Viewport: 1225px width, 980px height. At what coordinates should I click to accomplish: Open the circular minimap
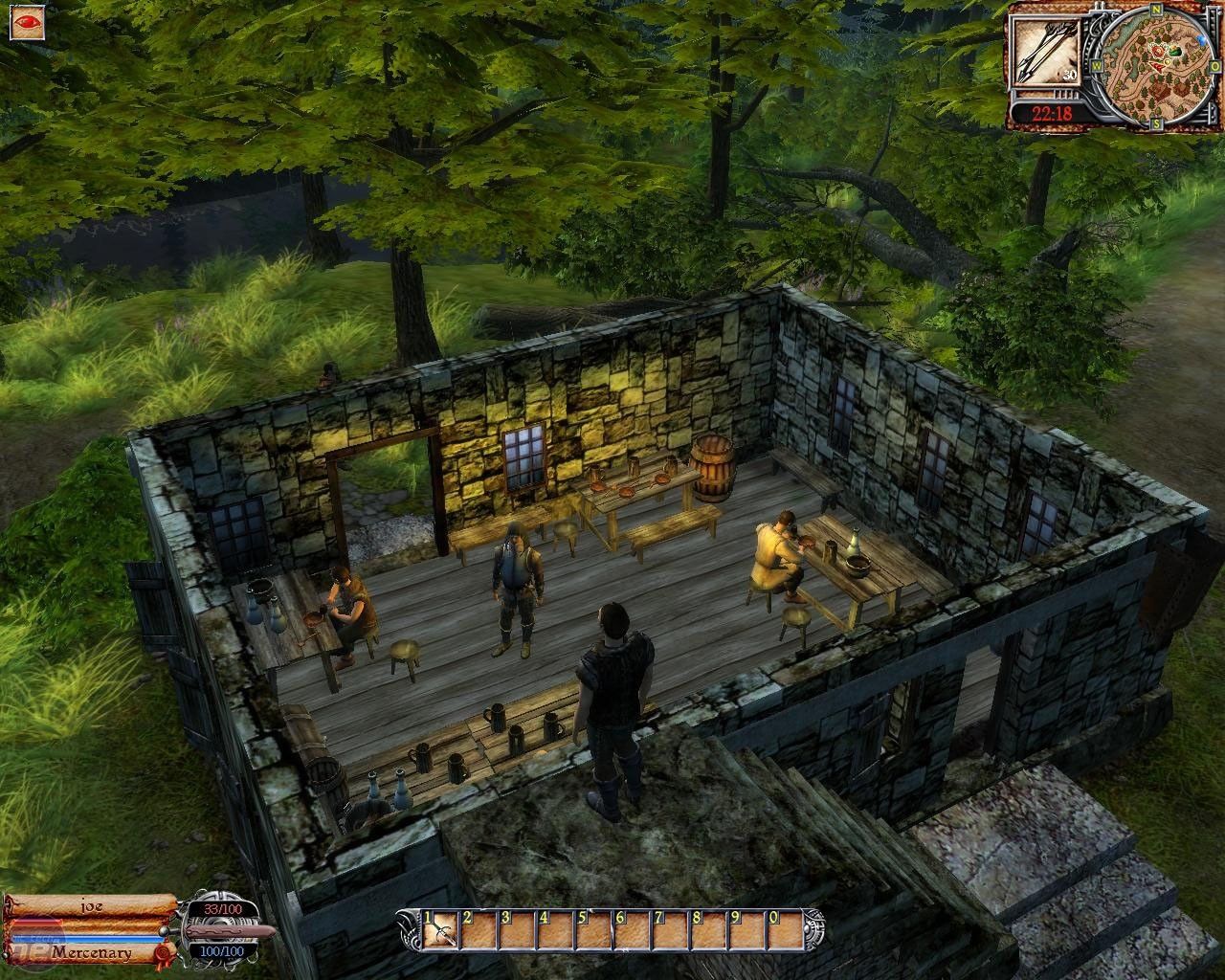1155,65
